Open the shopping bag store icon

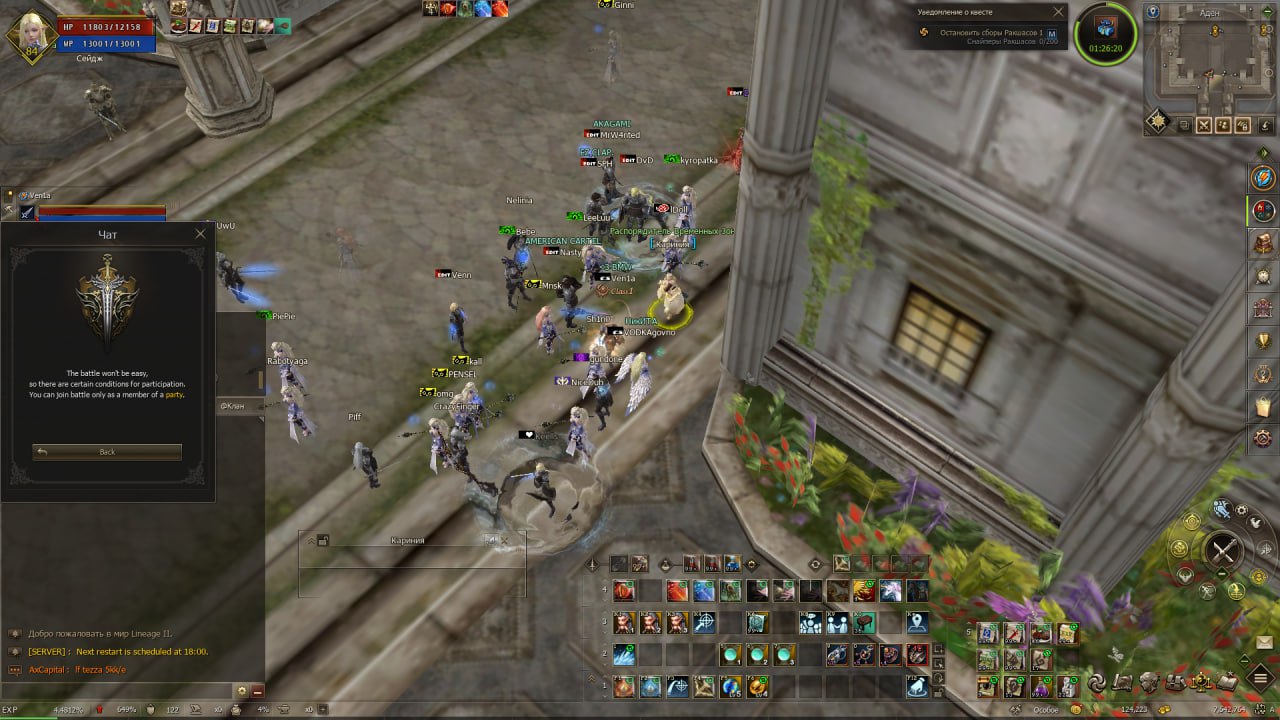(1264, 406)
